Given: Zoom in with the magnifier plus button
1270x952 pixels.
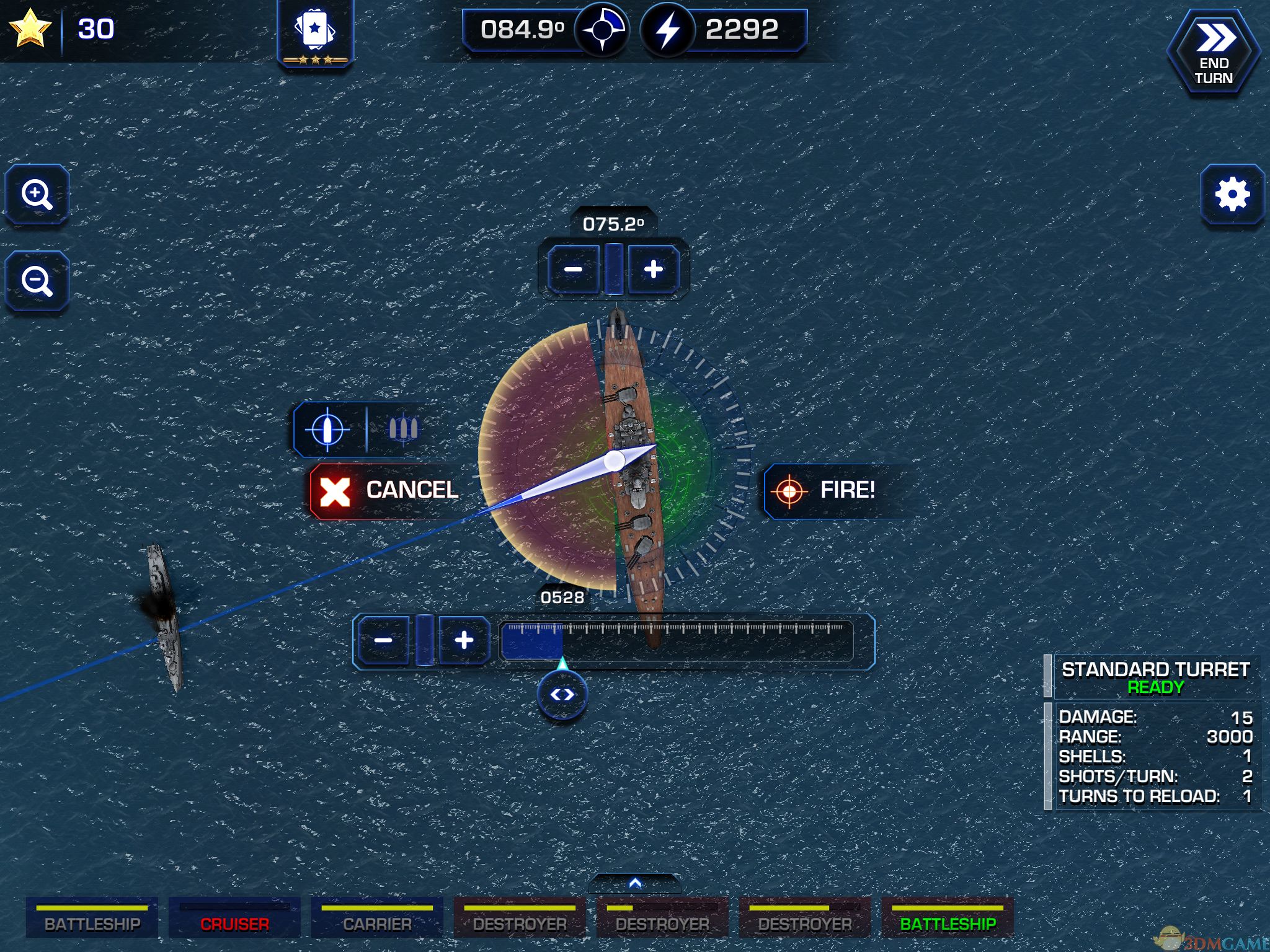Looking at the screenshot, I should [37, 195].
